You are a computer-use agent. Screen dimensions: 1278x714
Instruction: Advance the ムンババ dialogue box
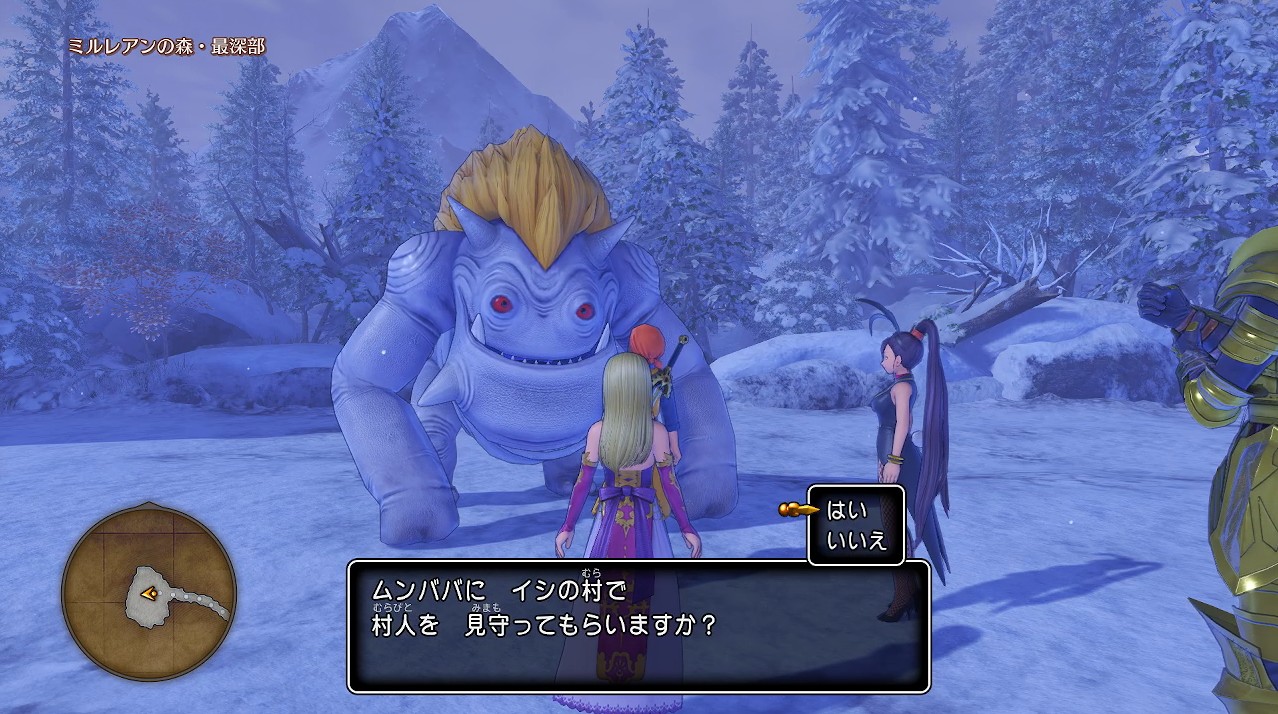point(638,626)
